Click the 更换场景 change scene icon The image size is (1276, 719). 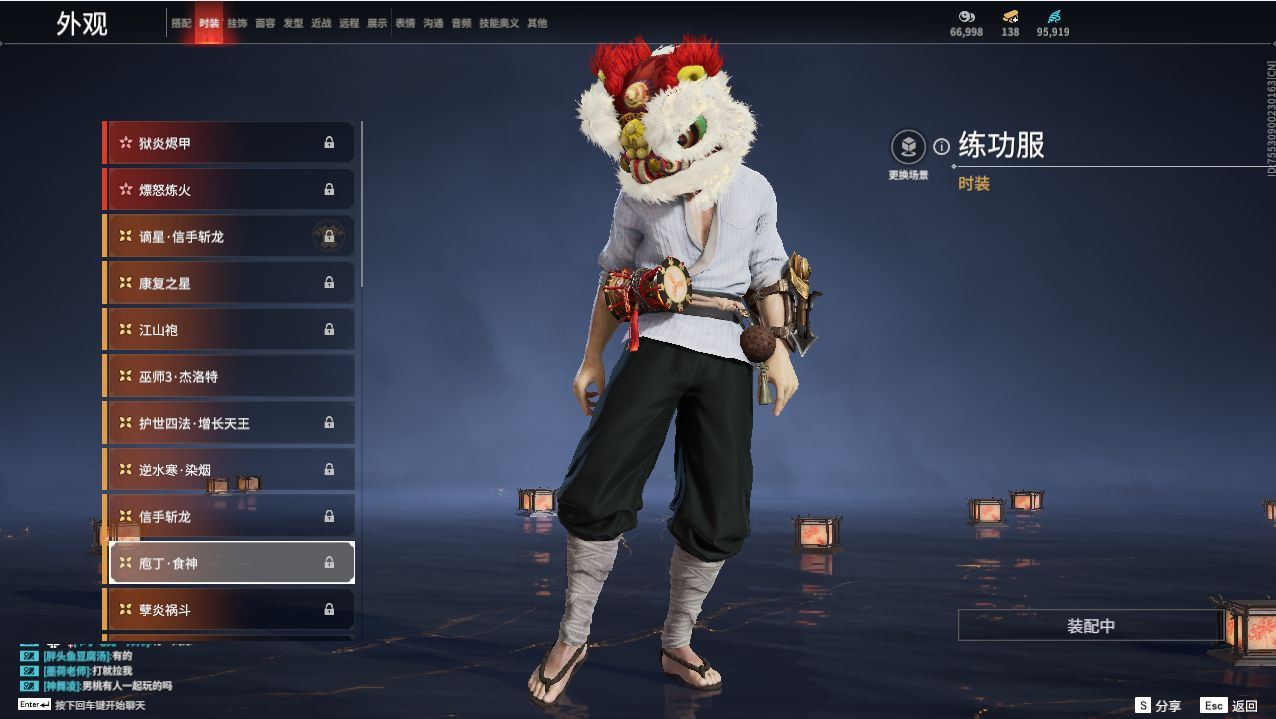click(908, 148)
